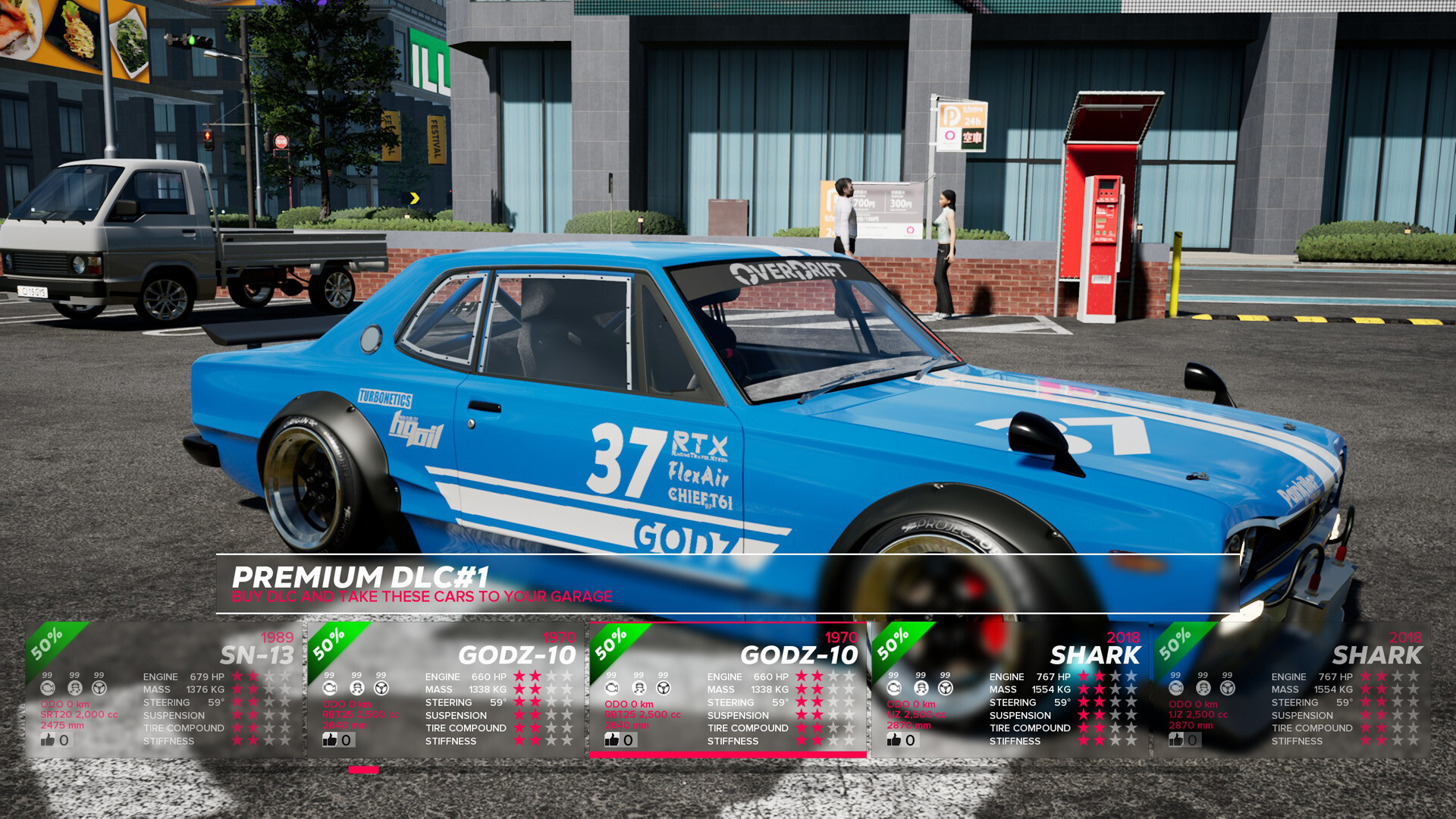Select the engine icon on the SN-13 card

(x=49, y=688)
